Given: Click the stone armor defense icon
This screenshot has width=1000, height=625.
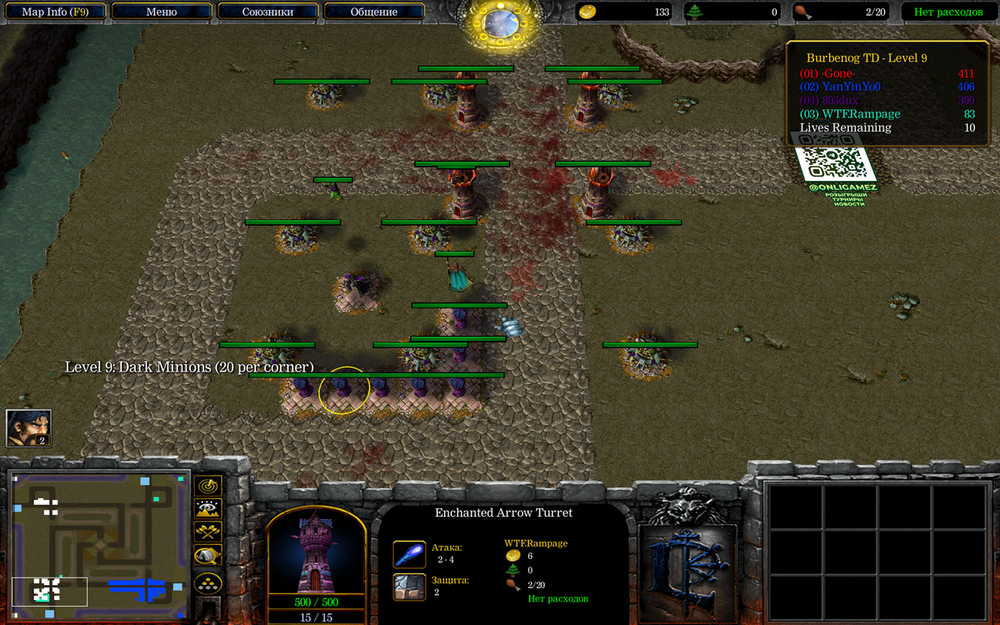Looking at the screenshot, I should point(408,587).
